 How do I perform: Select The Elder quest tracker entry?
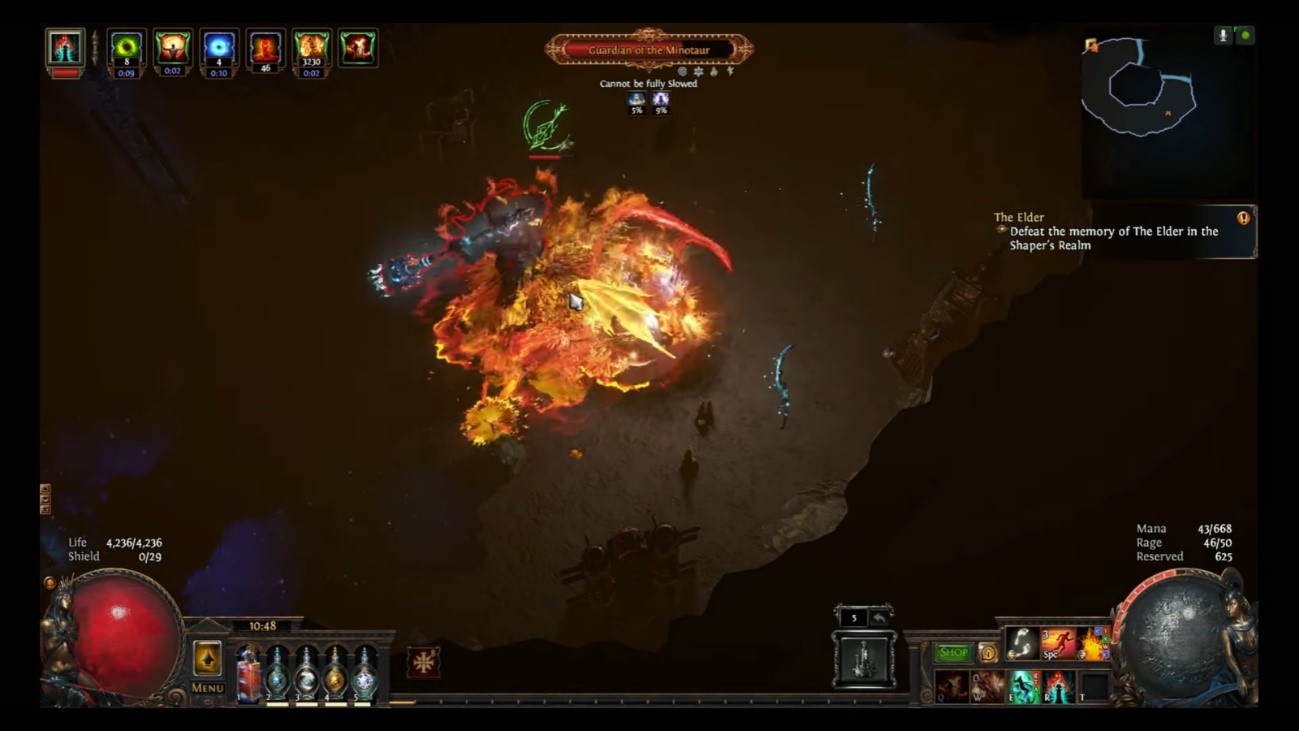click(x=1113, y=232)
